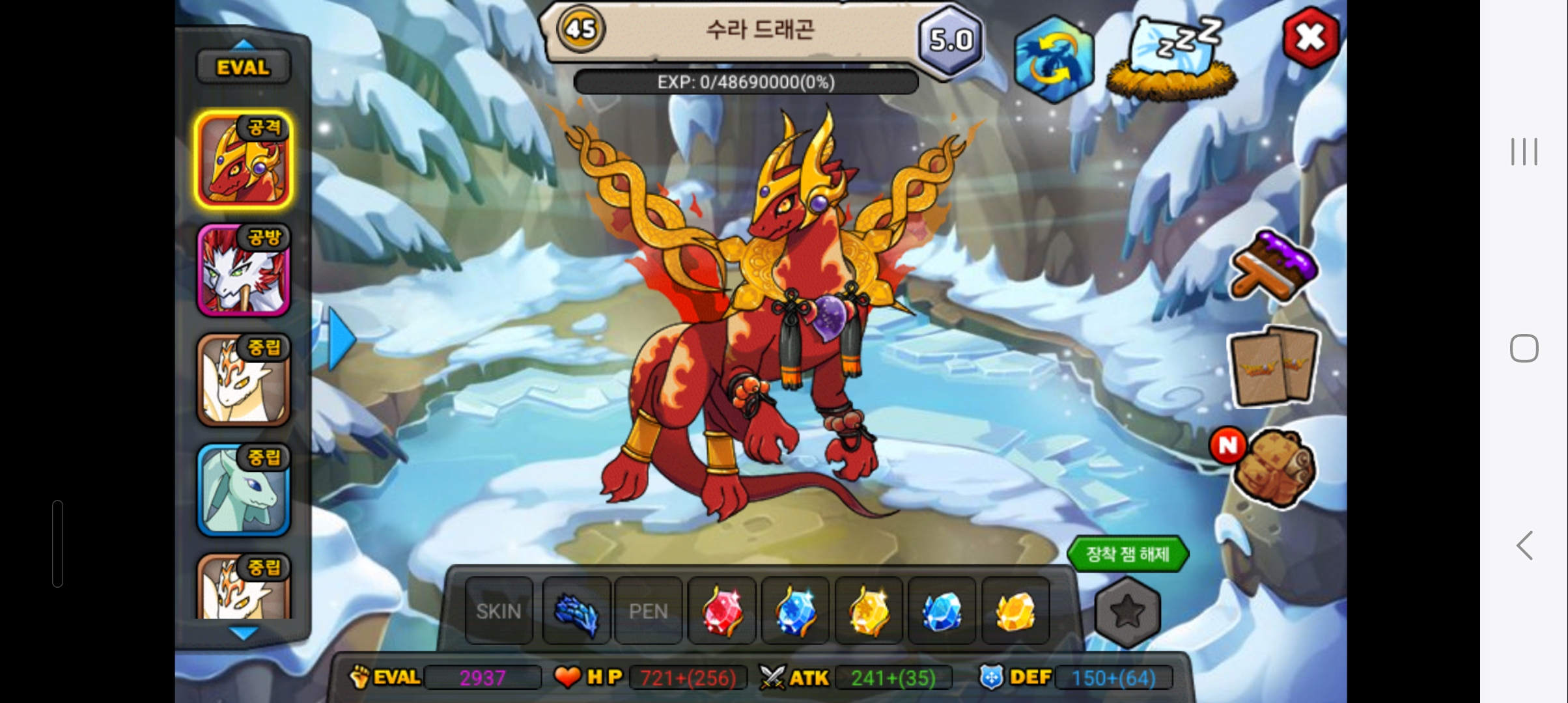Tap the star hexagon button
The image size is (1568, 703).
click(1127, 612)
